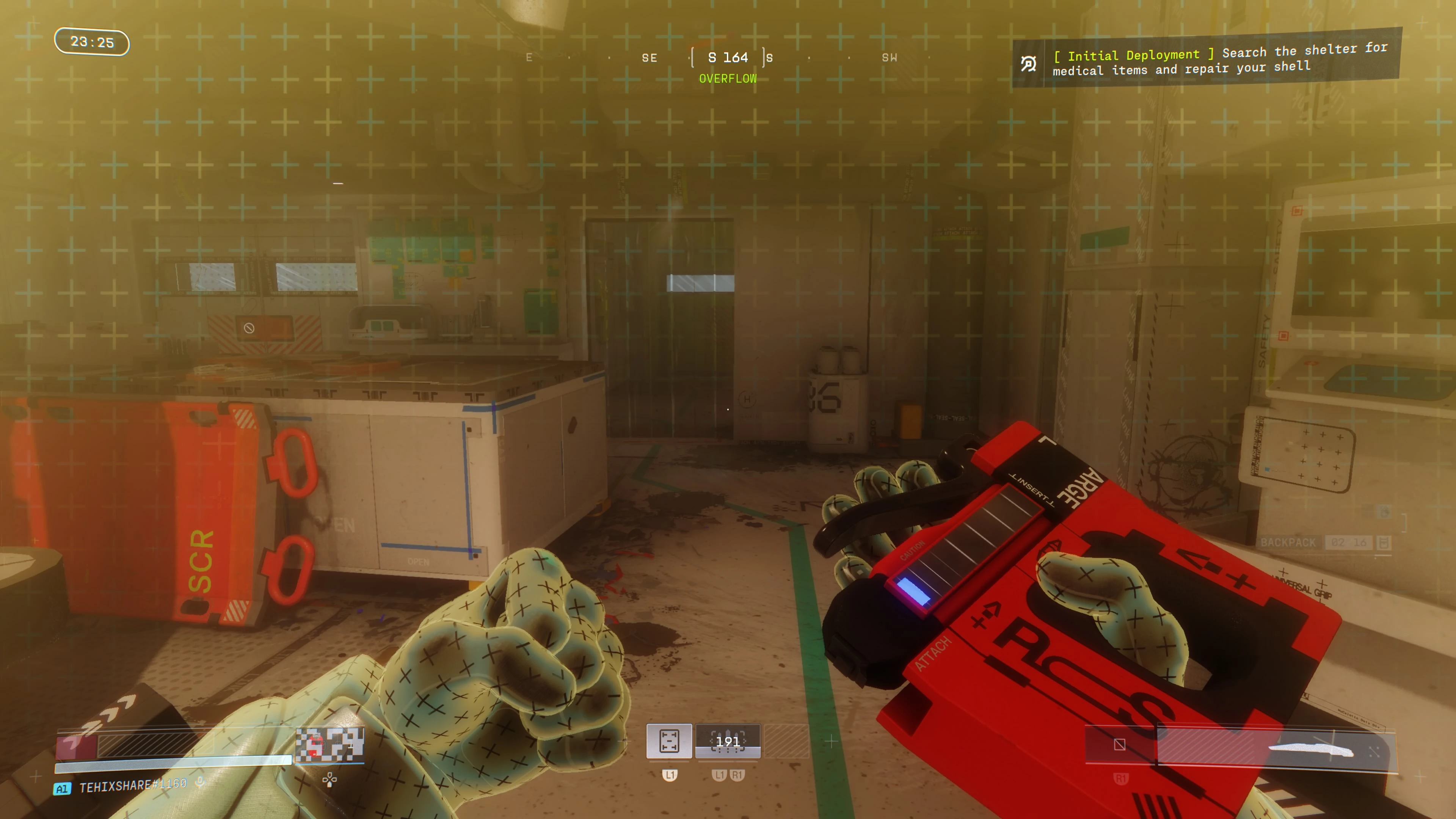This screenshot has height=819, width=1456.
Task: Select the empty square equipment slot
Action: pos(1120,745)
